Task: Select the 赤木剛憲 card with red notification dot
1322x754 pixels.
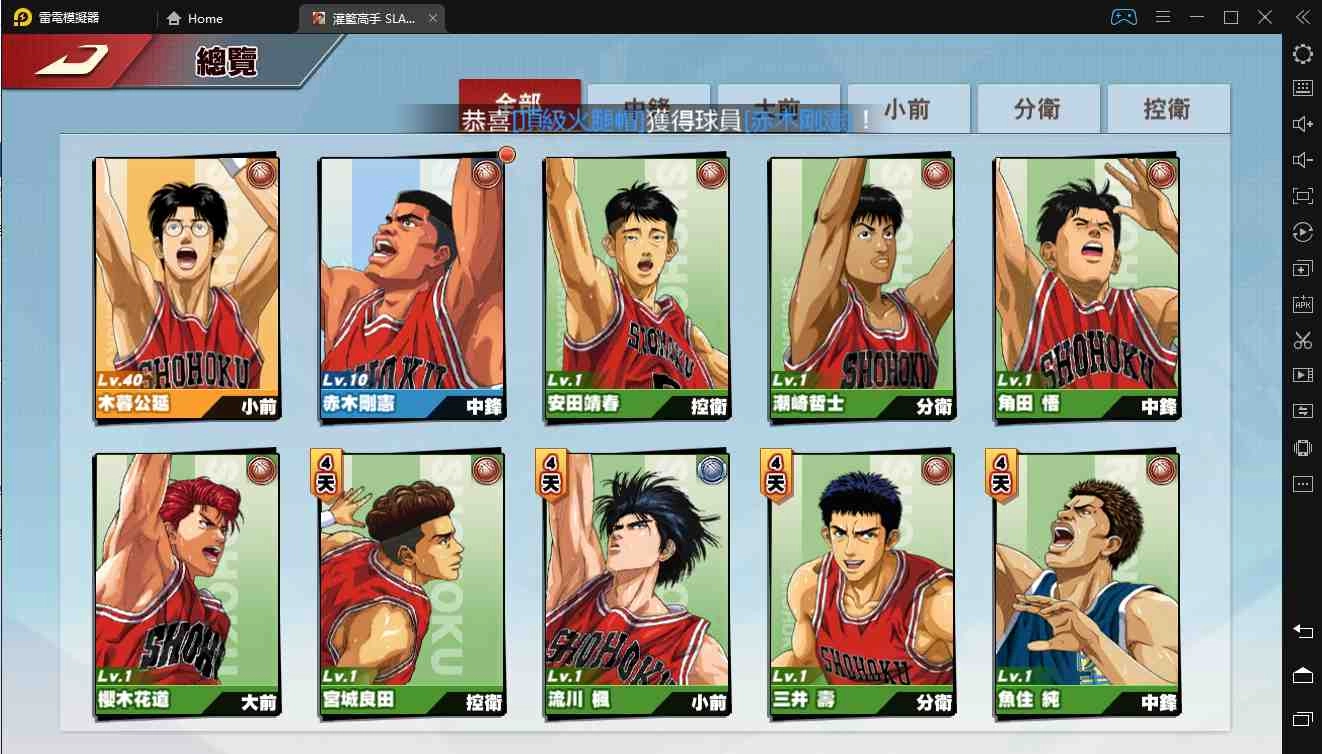Action: click(411, 285)
